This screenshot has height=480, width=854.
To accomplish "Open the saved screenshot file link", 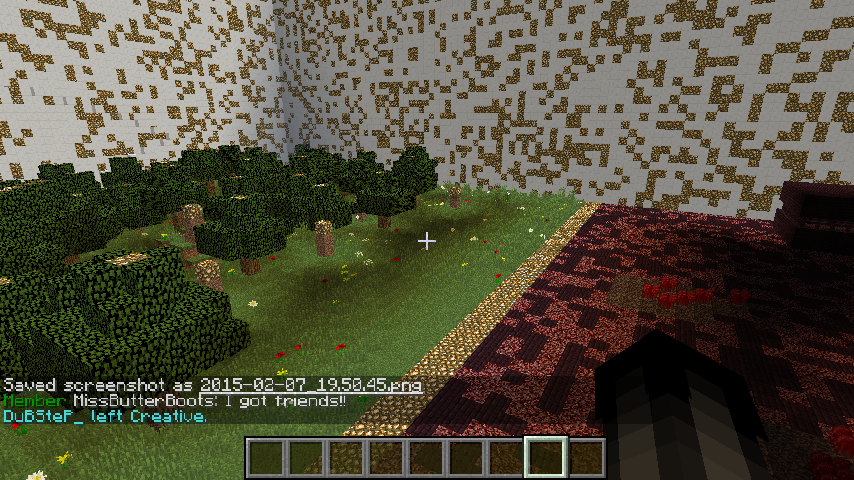I will coord(311,385).
